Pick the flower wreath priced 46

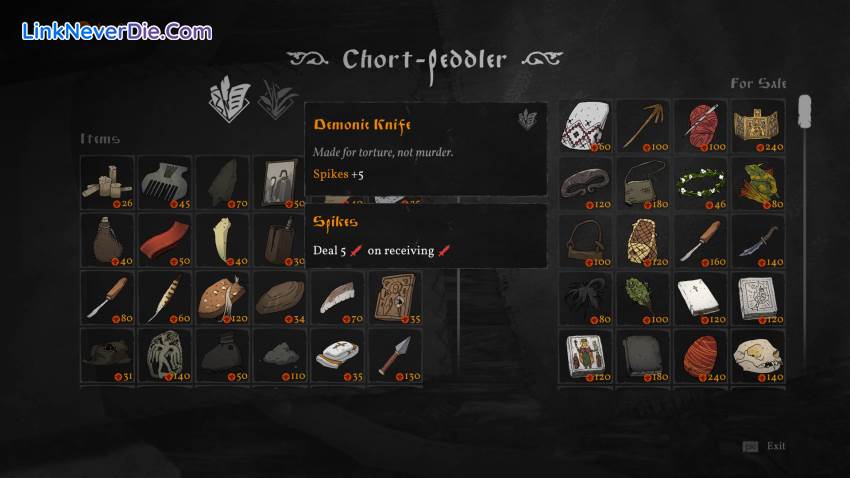pos(700,183)
